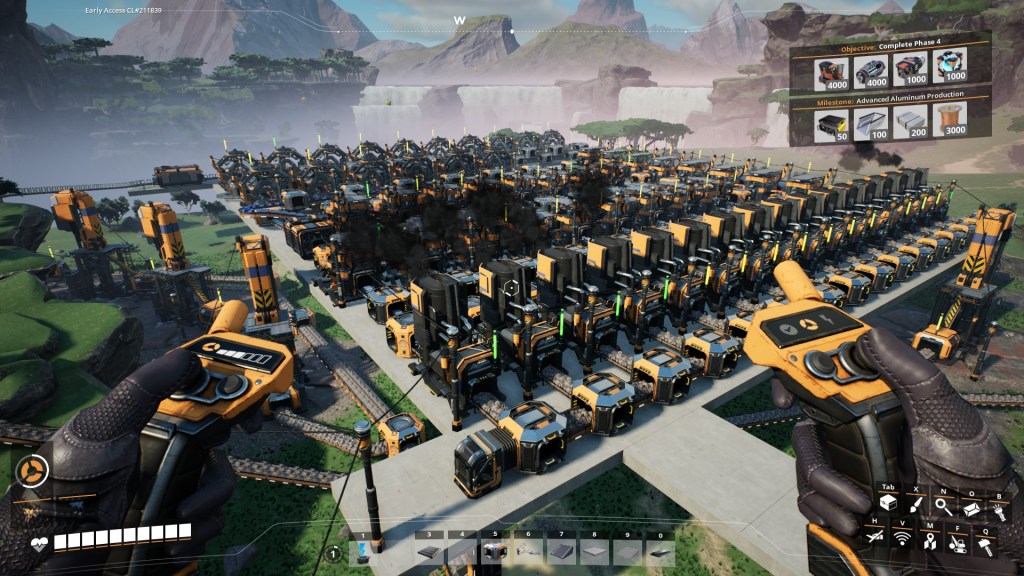Screen dimensions: 1024x576
Task: Click the hotbar page number indicator
Action: [334, 553]
